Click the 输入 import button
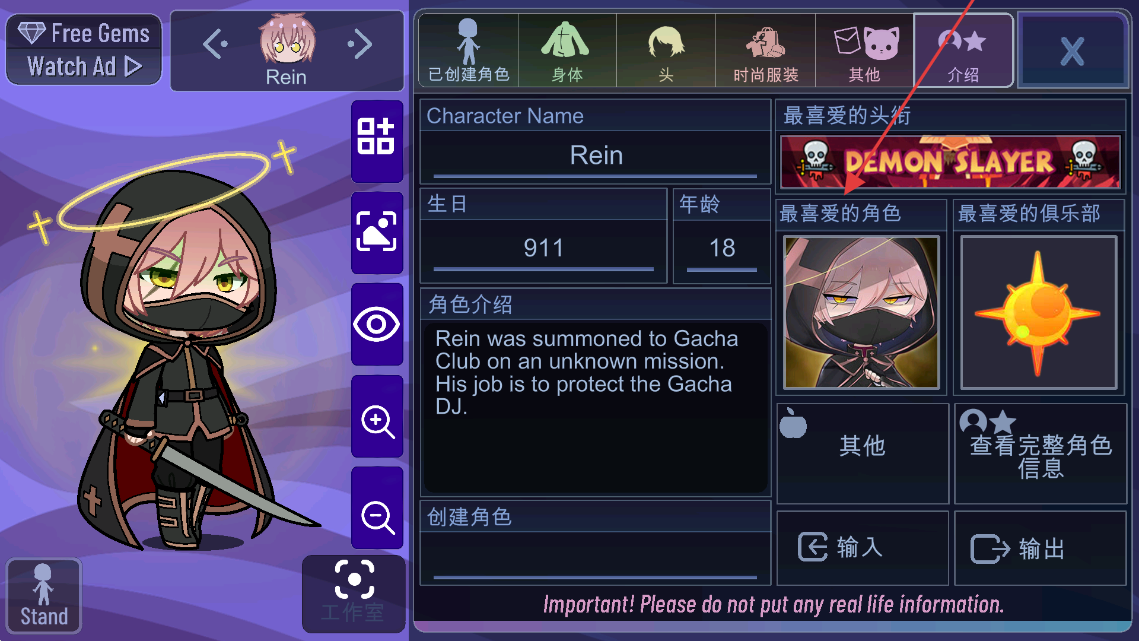Screen dimensions: 1139x641 tap(861, 548)
